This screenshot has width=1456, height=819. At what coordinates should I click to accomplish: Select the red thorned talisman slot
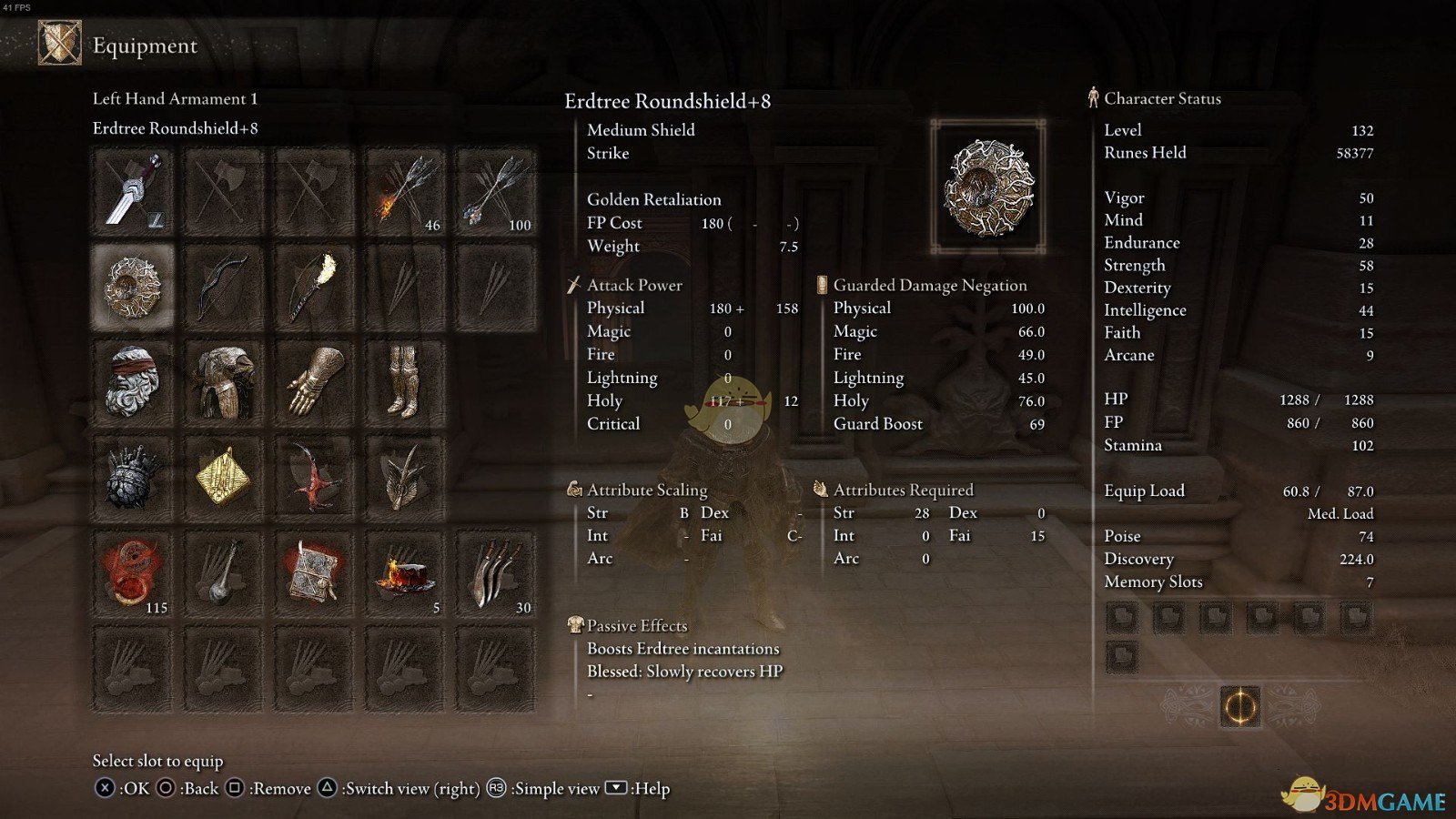314,479
